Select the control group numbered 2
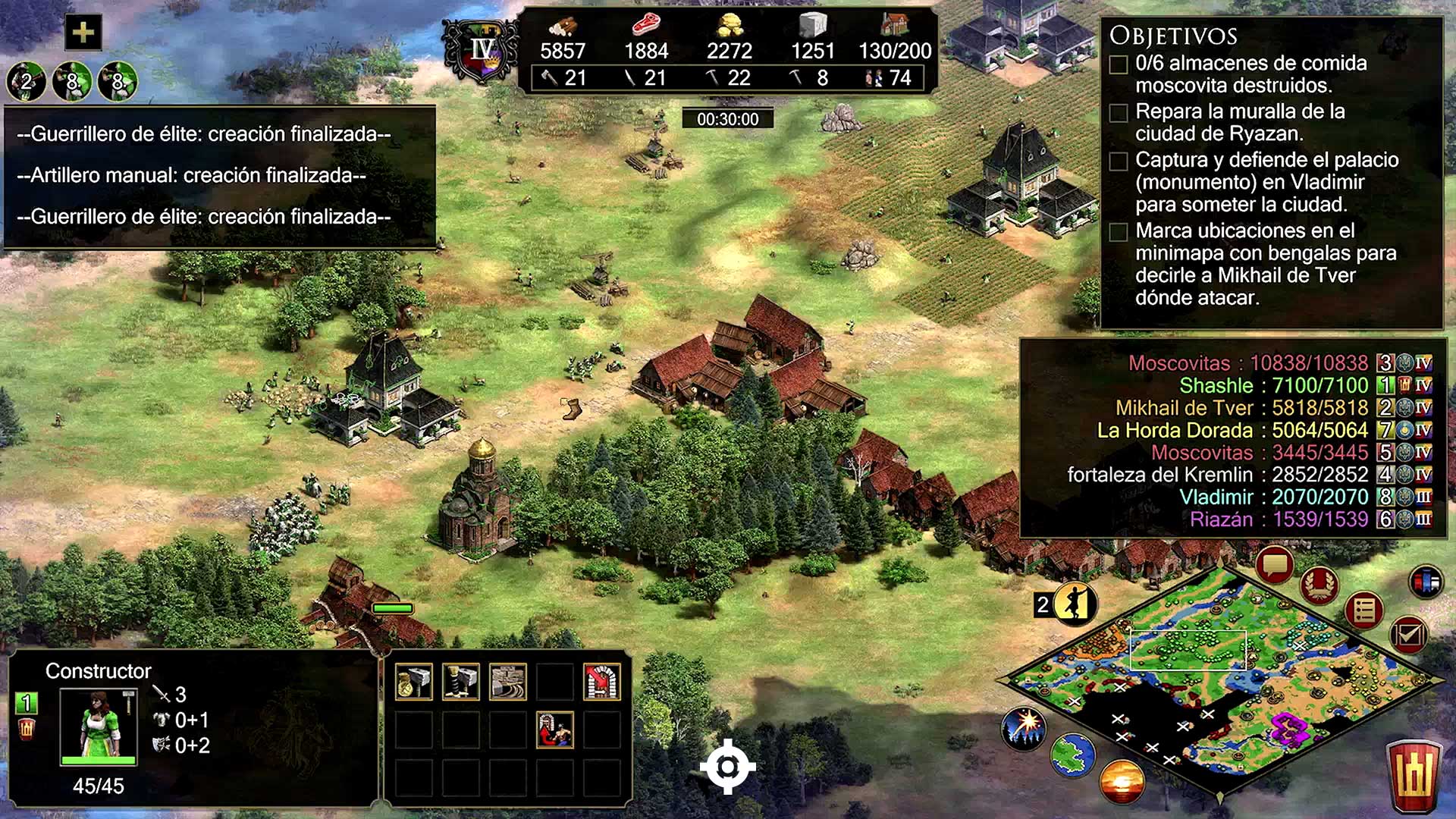The height and width of the screenshot is (819, 1456). 27,81
